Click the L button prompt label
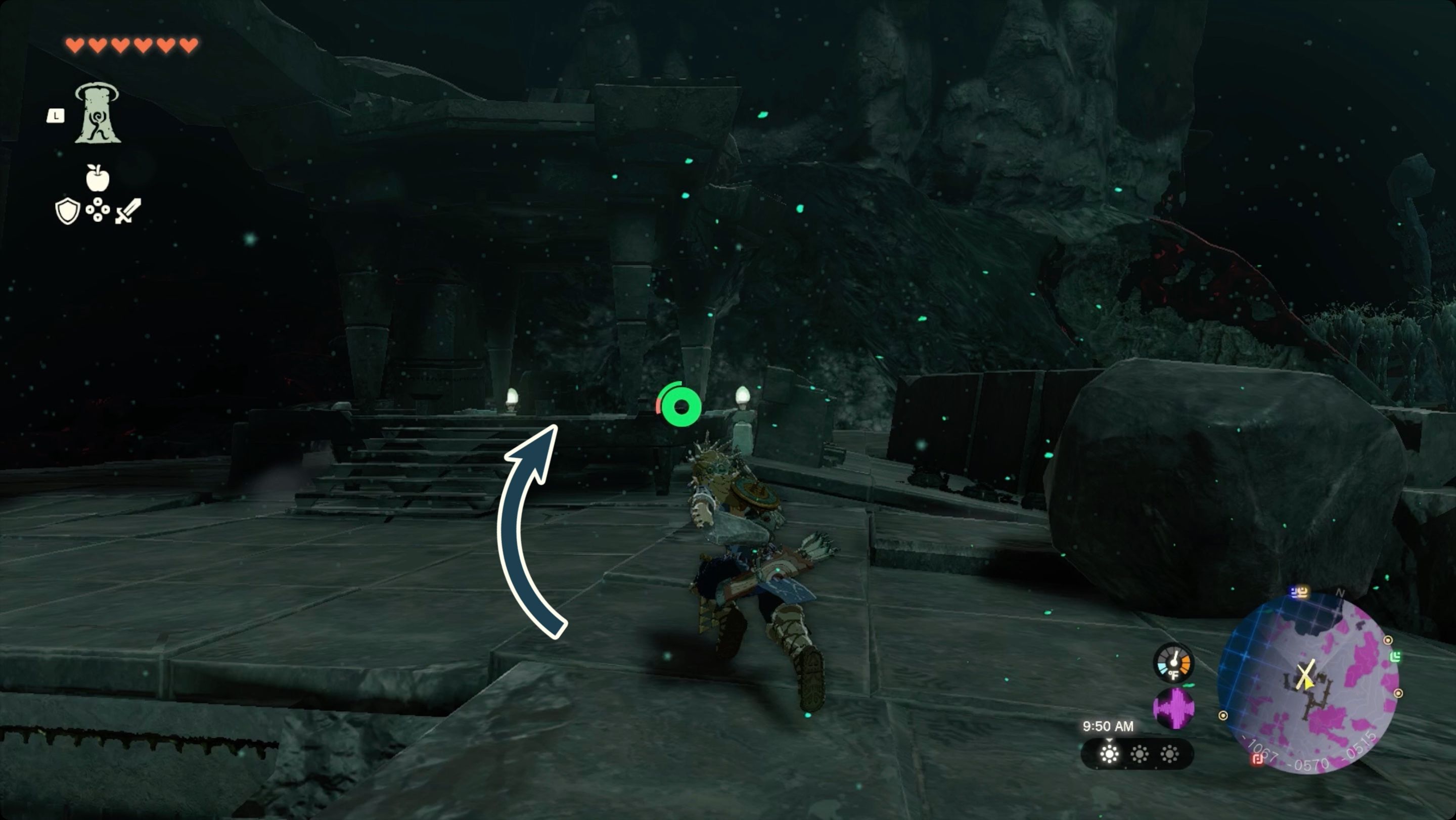The height and width of the screenshot is (820, 1456). (56, 116)
